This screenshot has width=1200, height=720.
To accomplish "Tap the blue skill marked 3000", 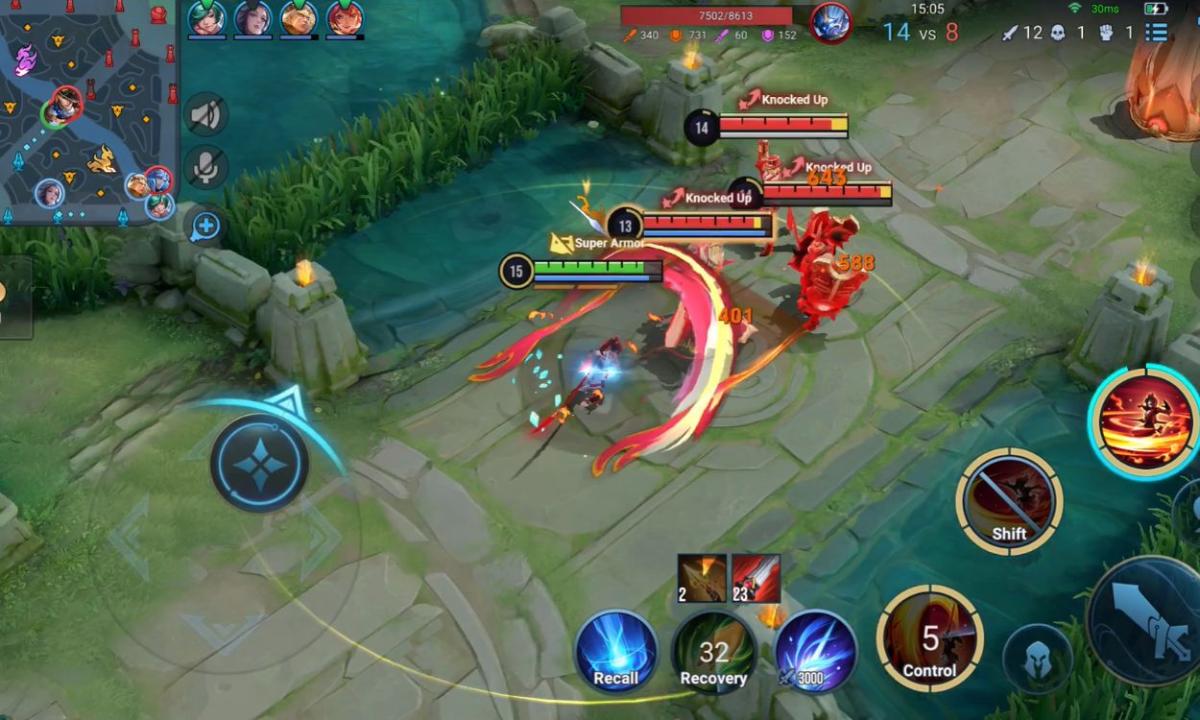I will pyautogui.click(x=815, y=652).
